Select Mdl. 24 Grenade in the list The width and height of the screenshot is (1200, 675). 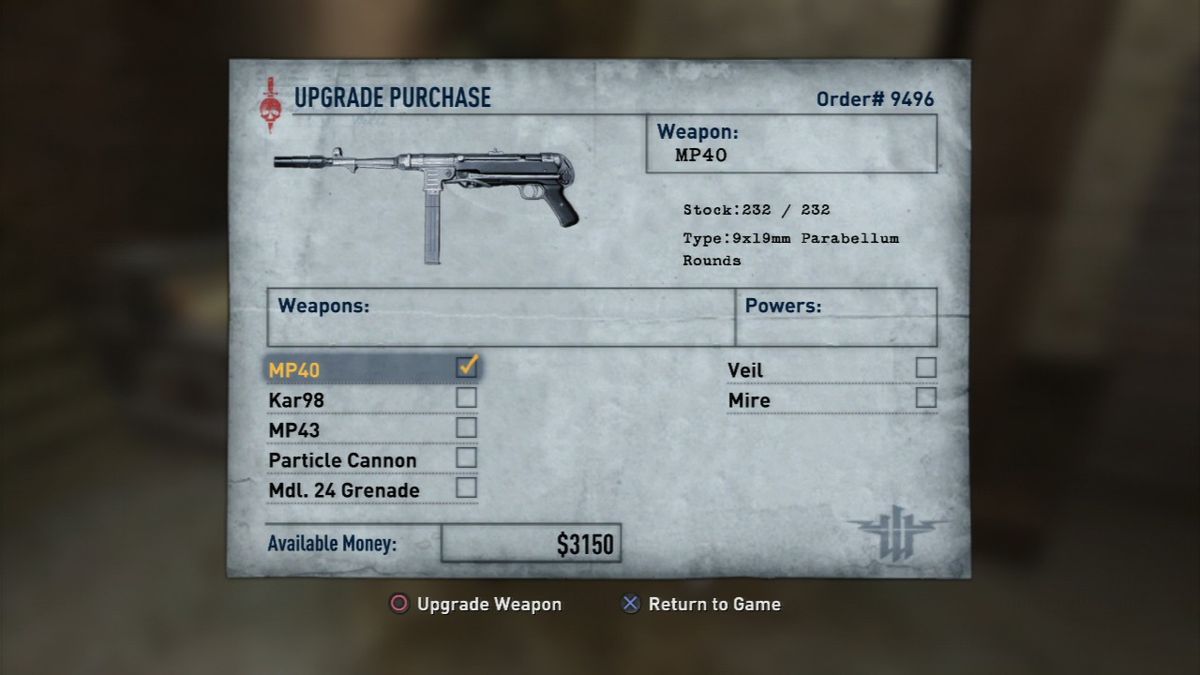pyautogui.click(x=344, y=490)
